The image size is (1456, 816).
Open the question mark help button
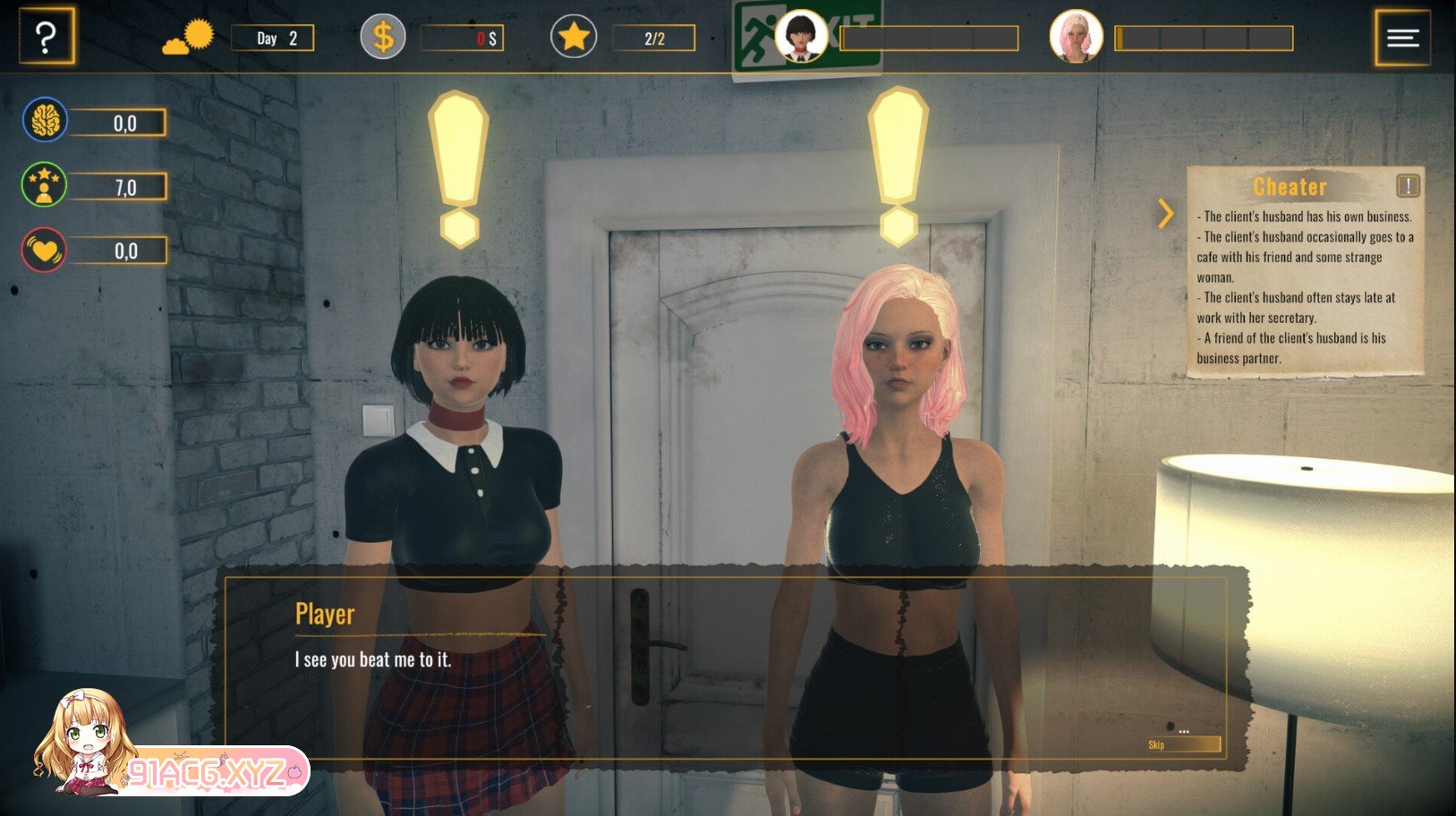point(46,37)
